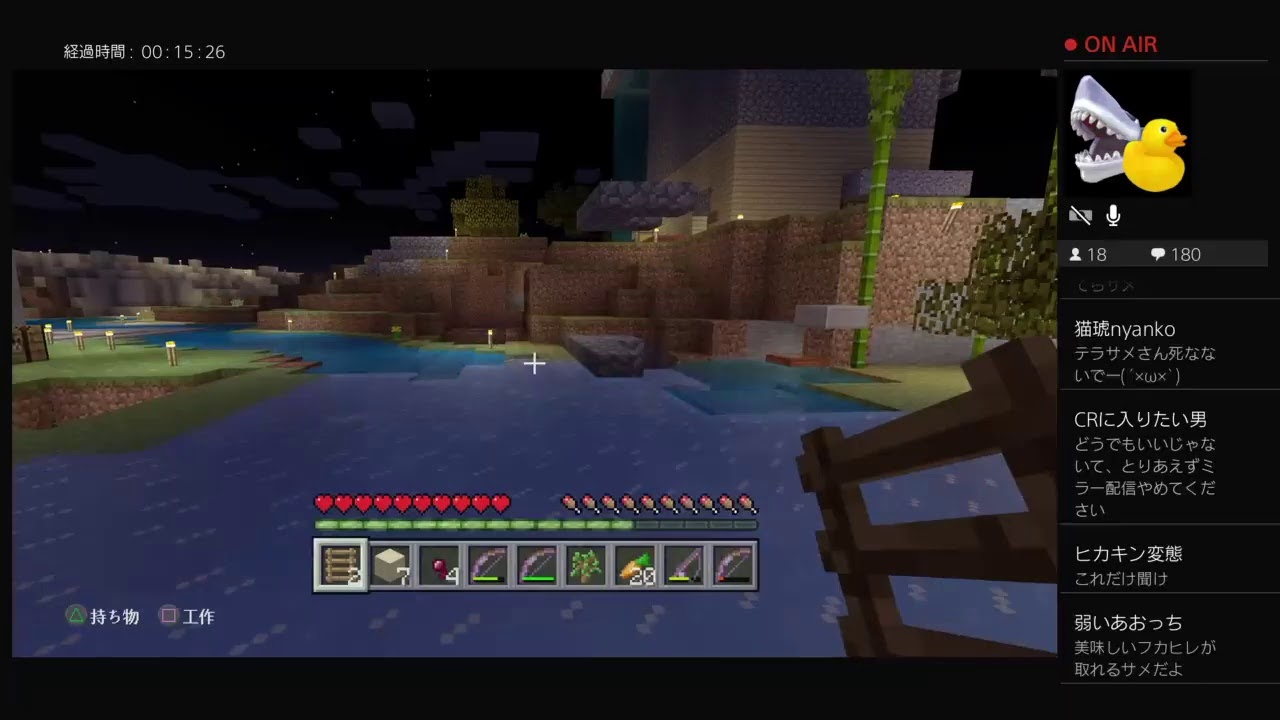Screen dimensions: 1280x720
Task: Select the sand block stack of seven
Action: 390,565
